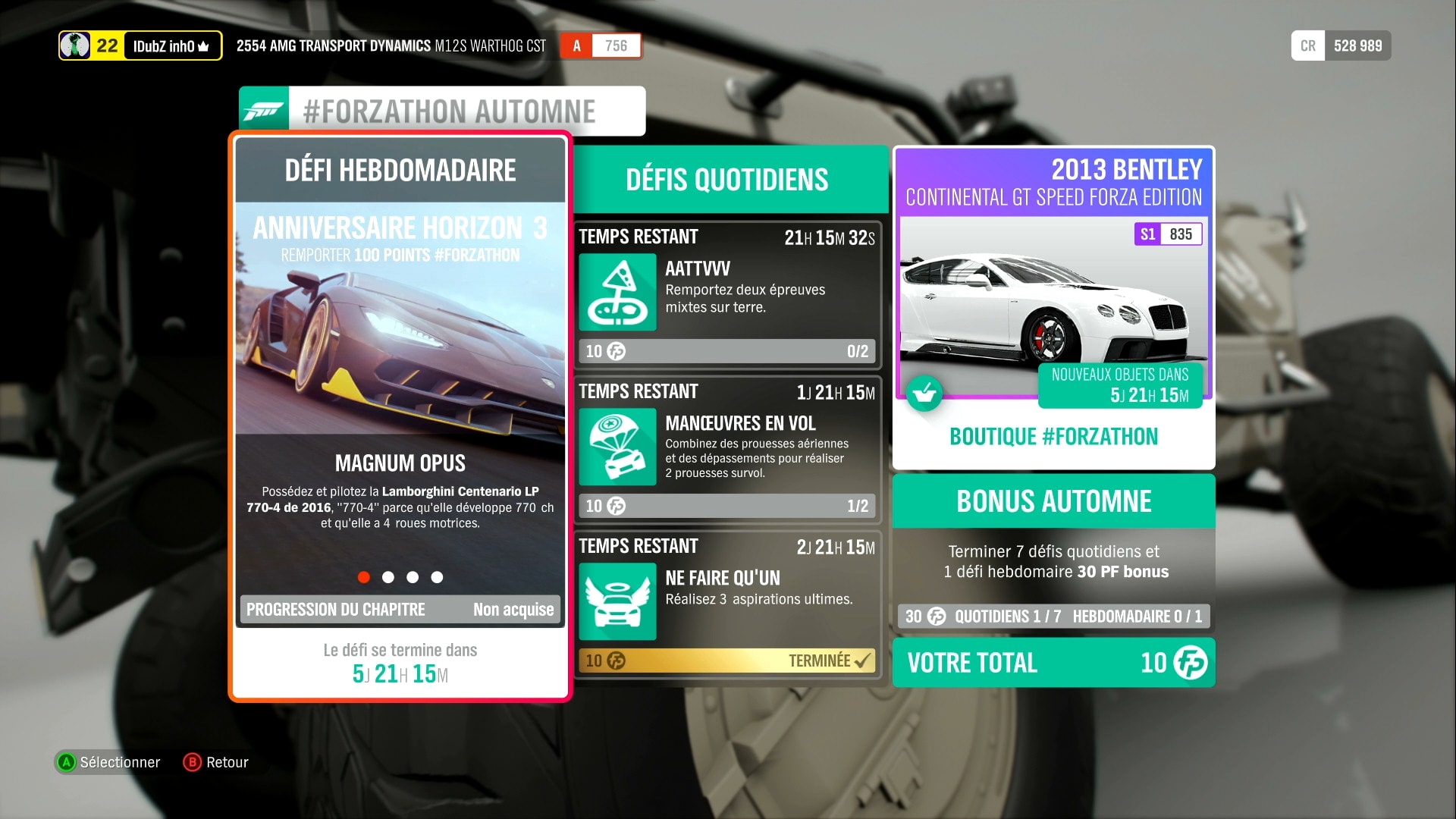The height and width of the screenshot is (819, 1456).
Task: Click the player crown icon beside IDubZ inh0
Action: point(202,45)
